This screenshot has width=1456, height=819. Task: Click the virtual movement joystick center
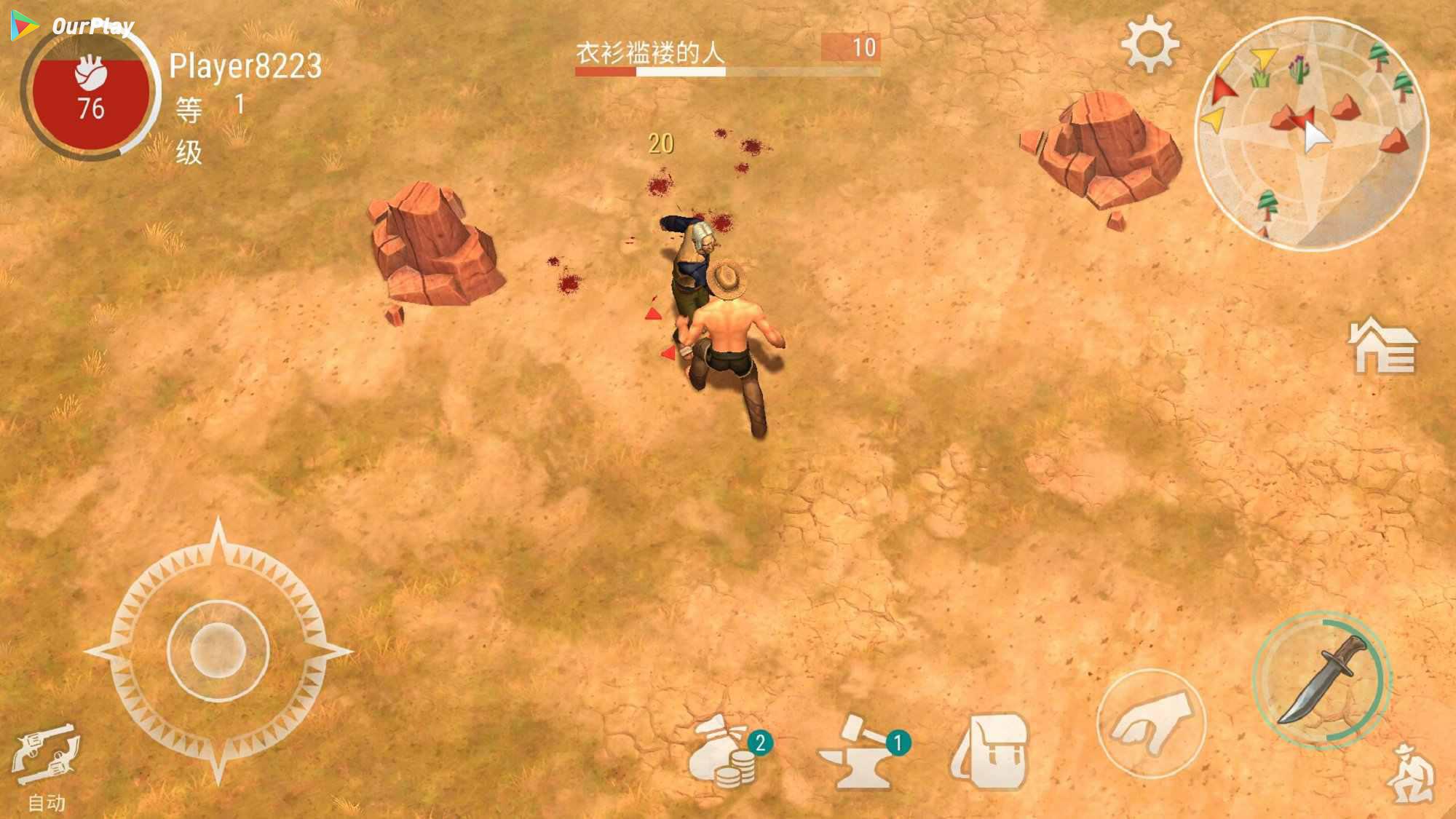218,650
